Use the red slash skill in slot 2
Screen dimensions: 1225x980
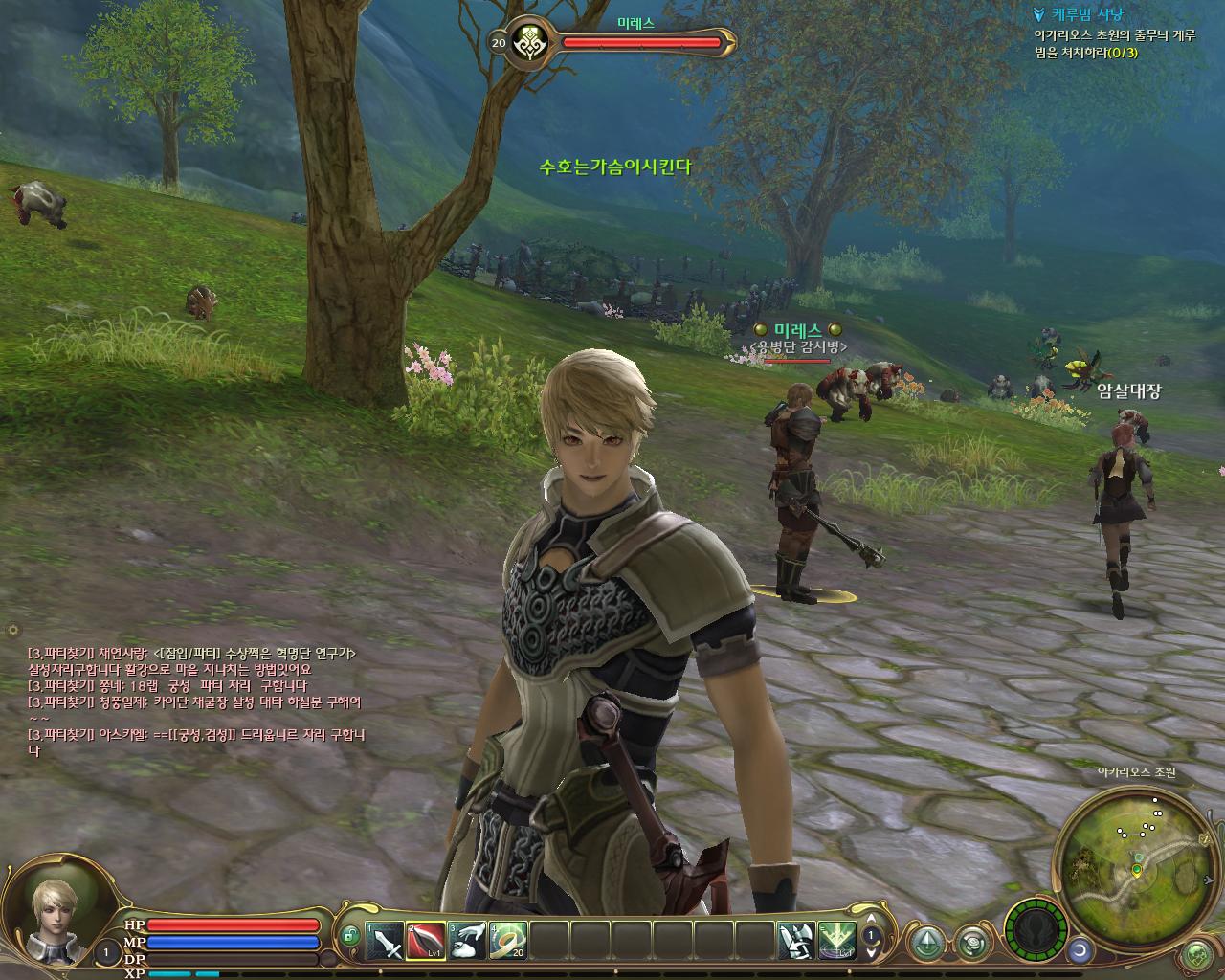click(427, 942)
